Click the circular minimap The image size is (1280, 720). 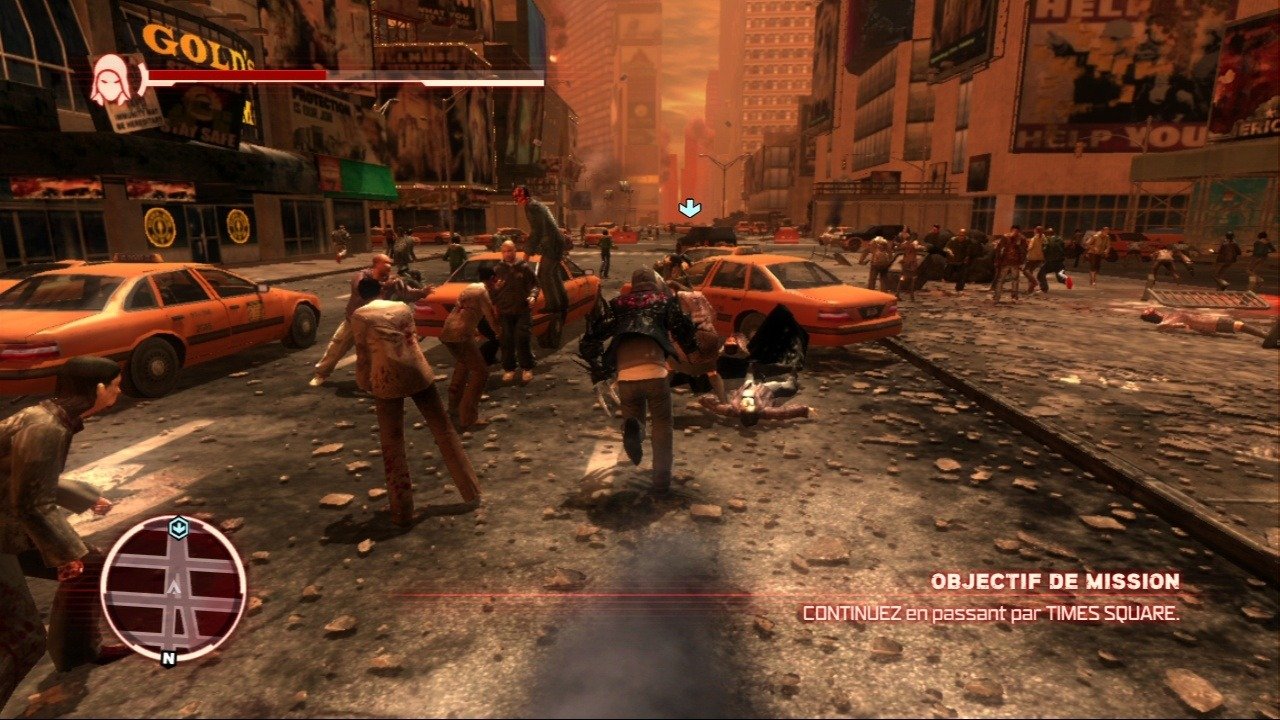pyautogui.click(x=173, y=588)
